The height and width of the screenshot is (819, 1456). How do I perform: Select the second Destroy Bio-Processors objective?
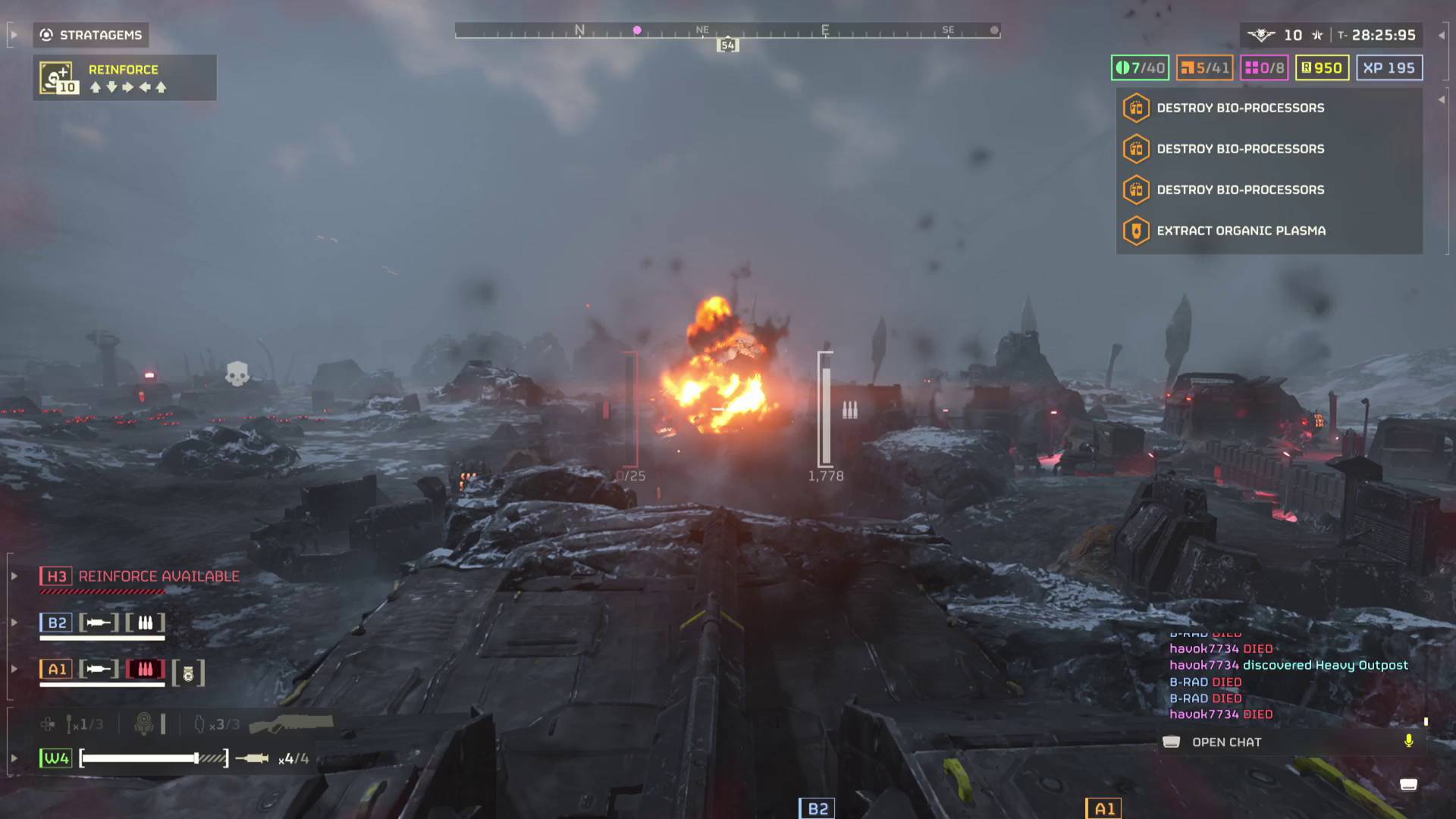click(x=1239, y=149)
